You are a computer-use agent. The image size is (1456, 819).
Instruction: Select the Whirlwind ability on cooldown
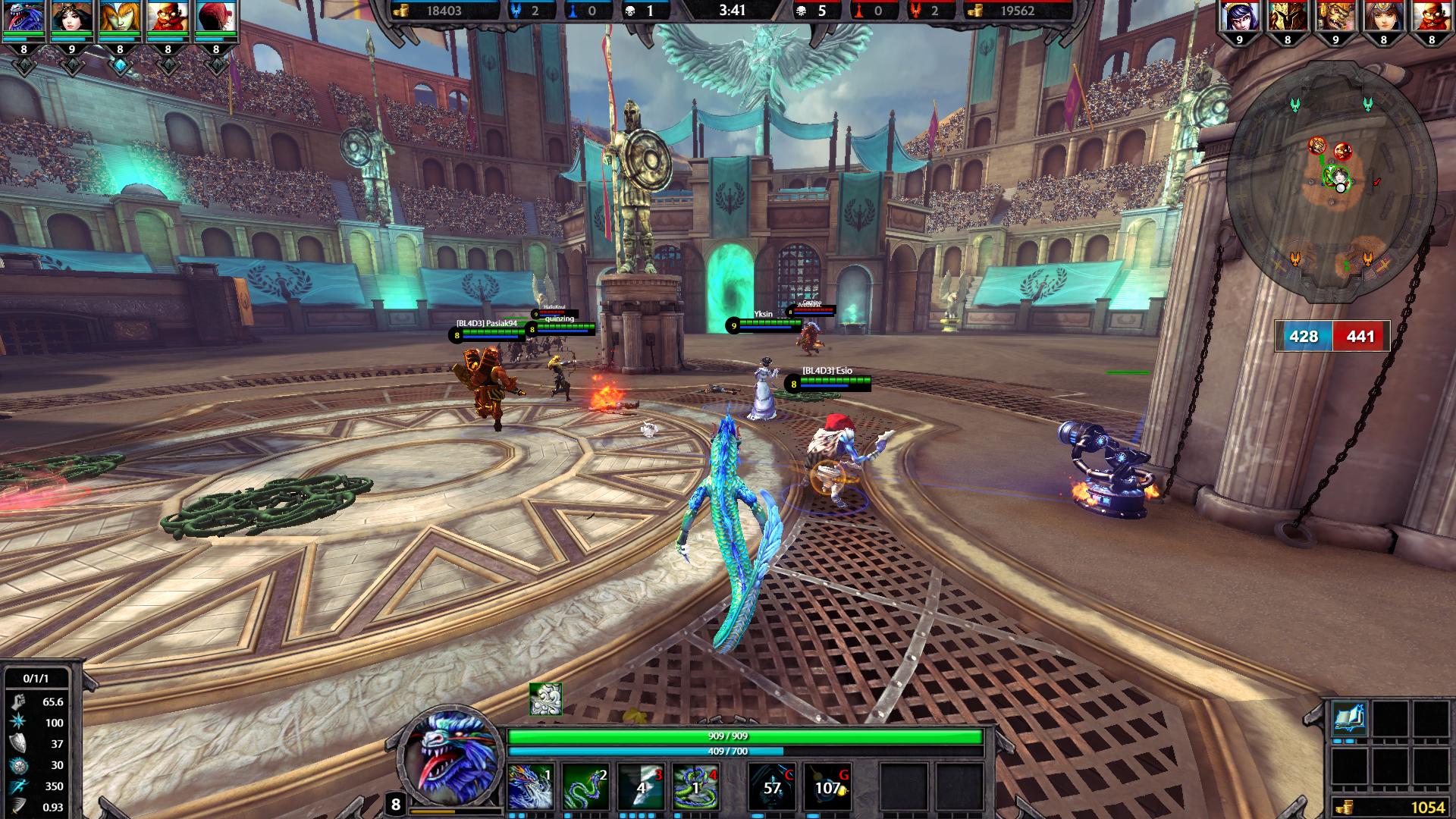pyautogui.click(x=641, y=786)
